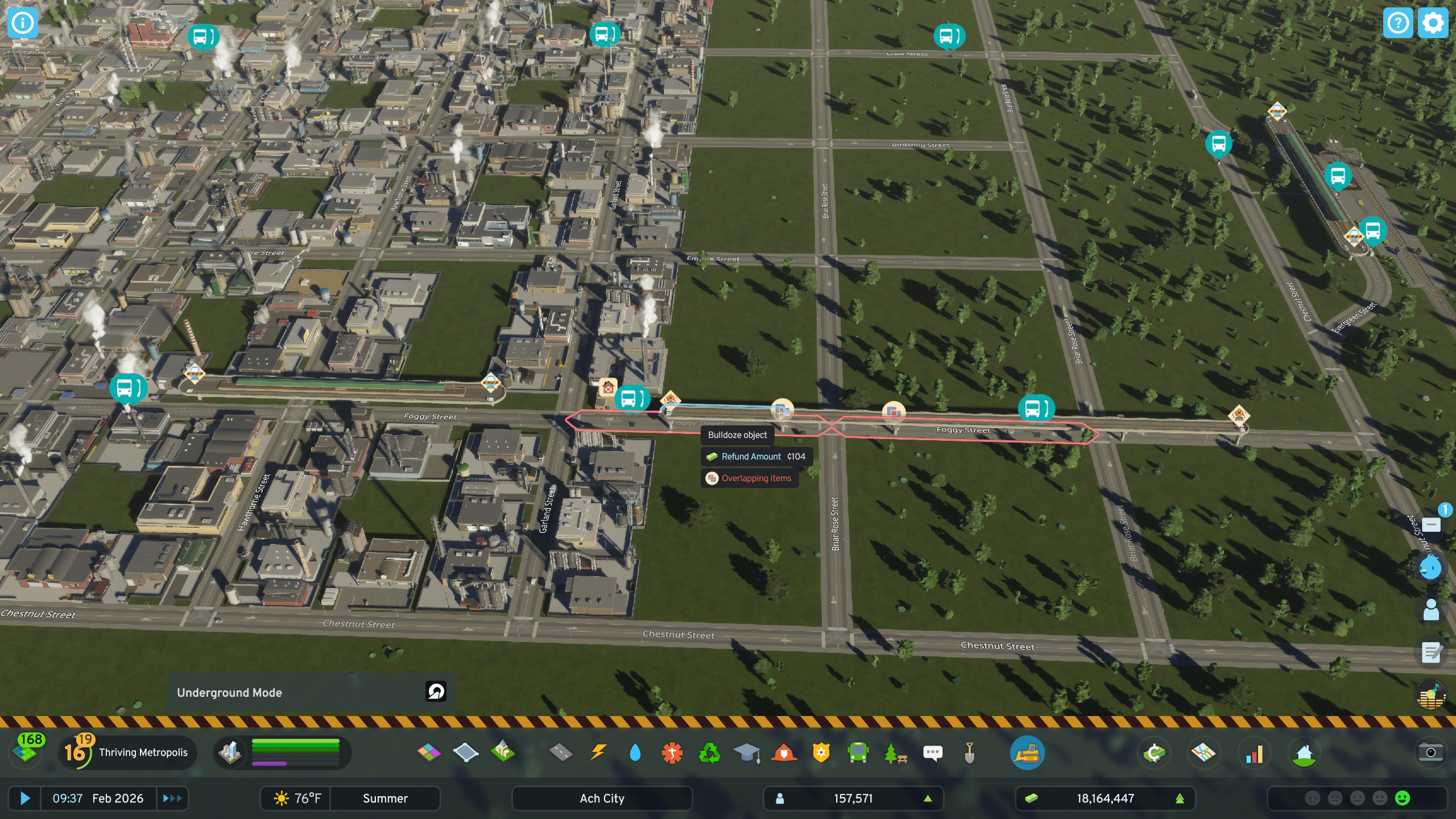Open the help menu

pyautogui.click(x=1397, y=23)
